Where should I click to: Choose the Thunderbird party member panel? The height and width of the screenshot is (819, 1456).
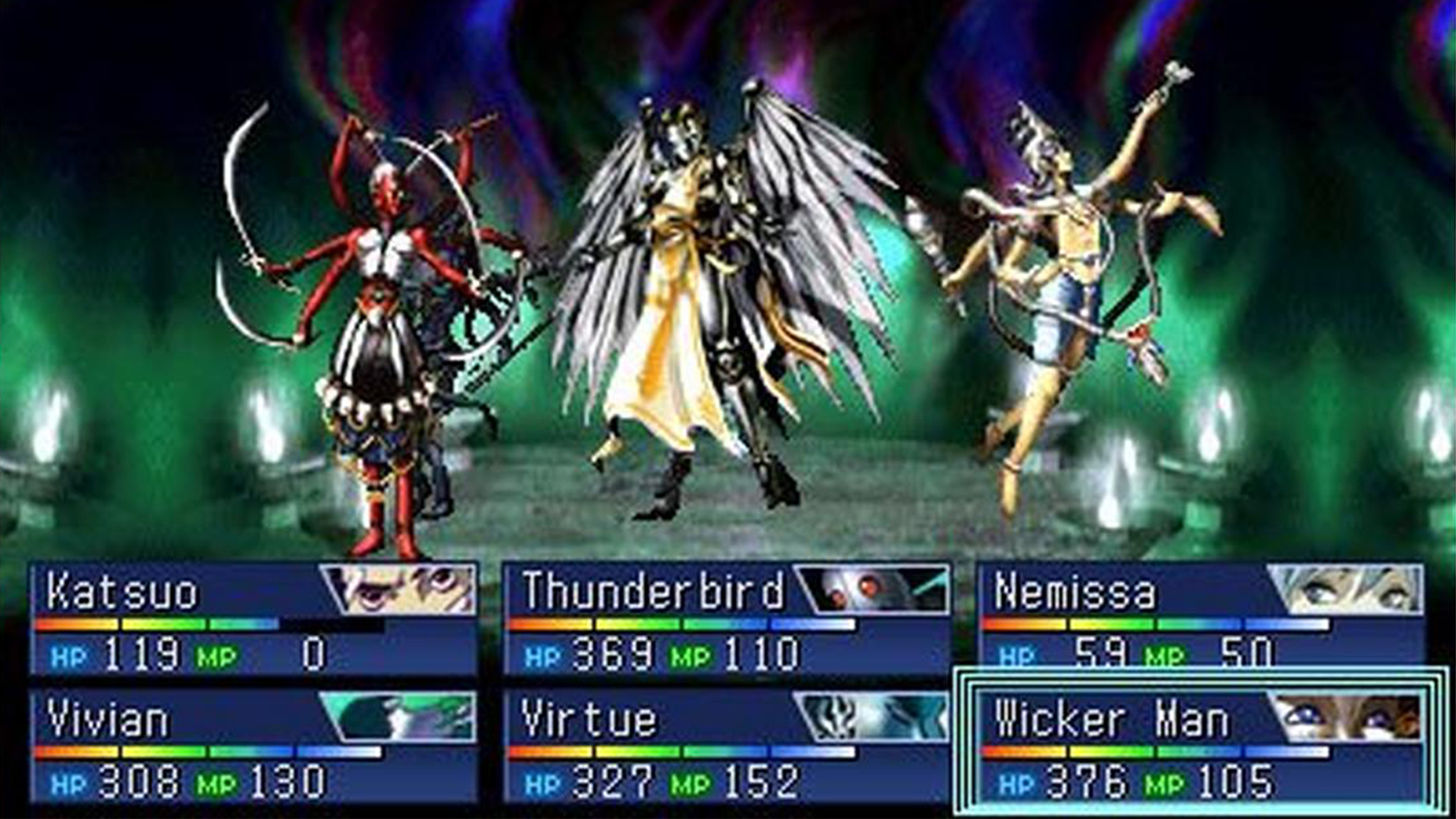727,619
